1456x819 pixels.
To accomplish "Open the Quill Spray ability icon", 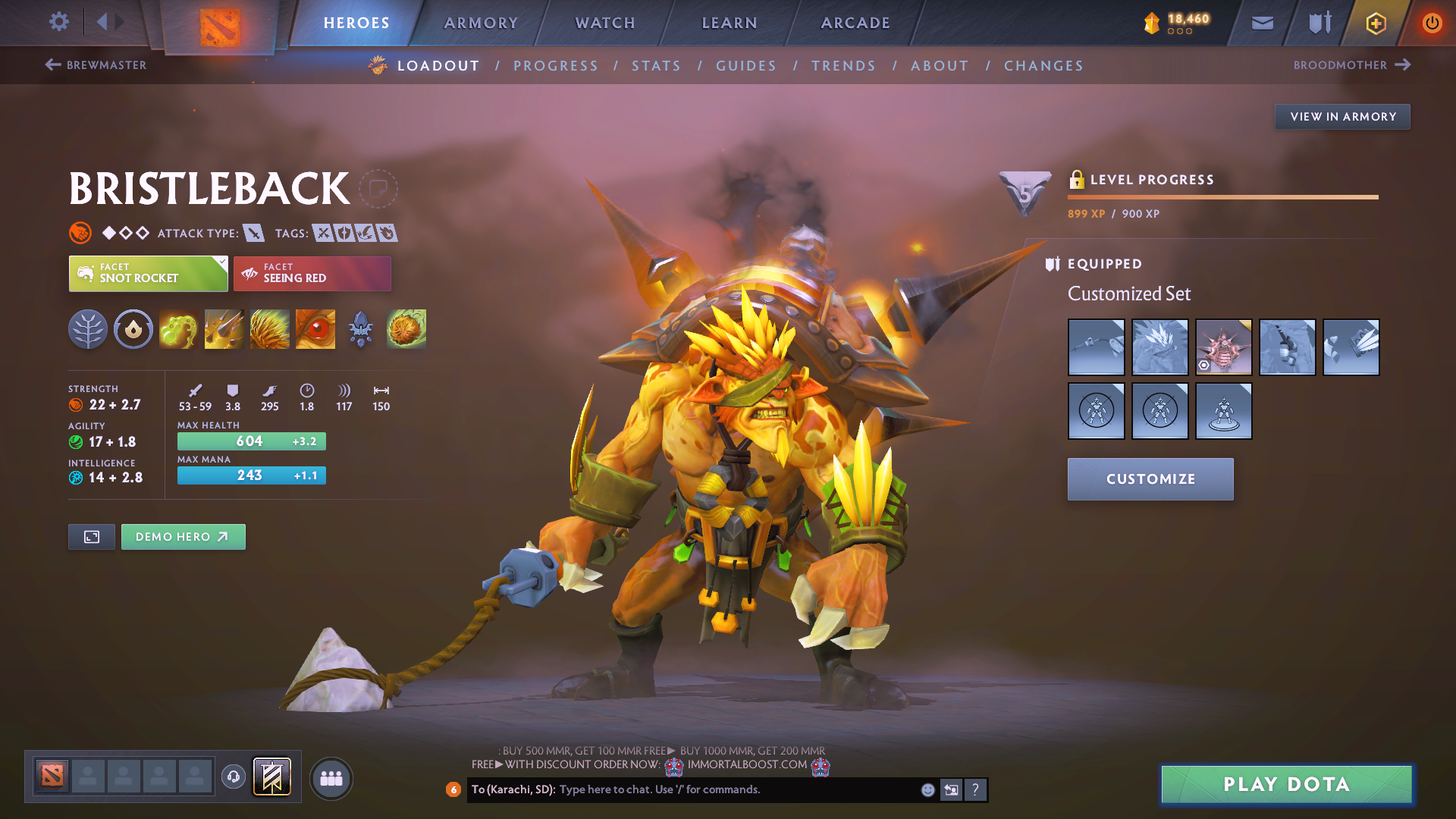I will click(x=224, y=329).
